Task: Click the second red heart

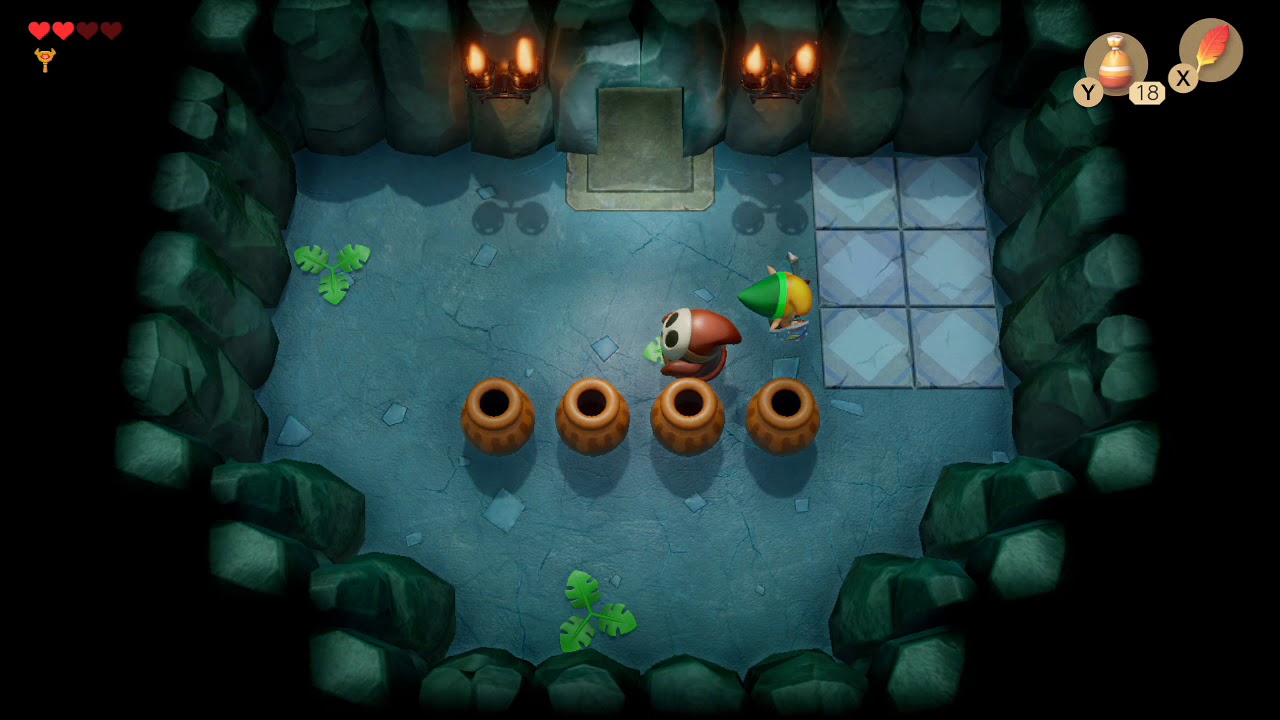Action: pos(63,30)
